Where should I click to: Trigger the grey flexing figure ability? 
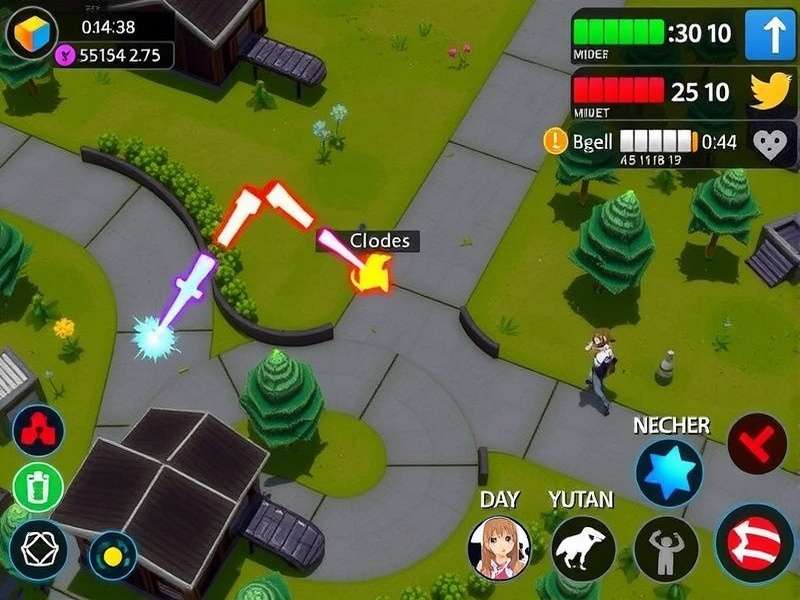tap(665, 548)
